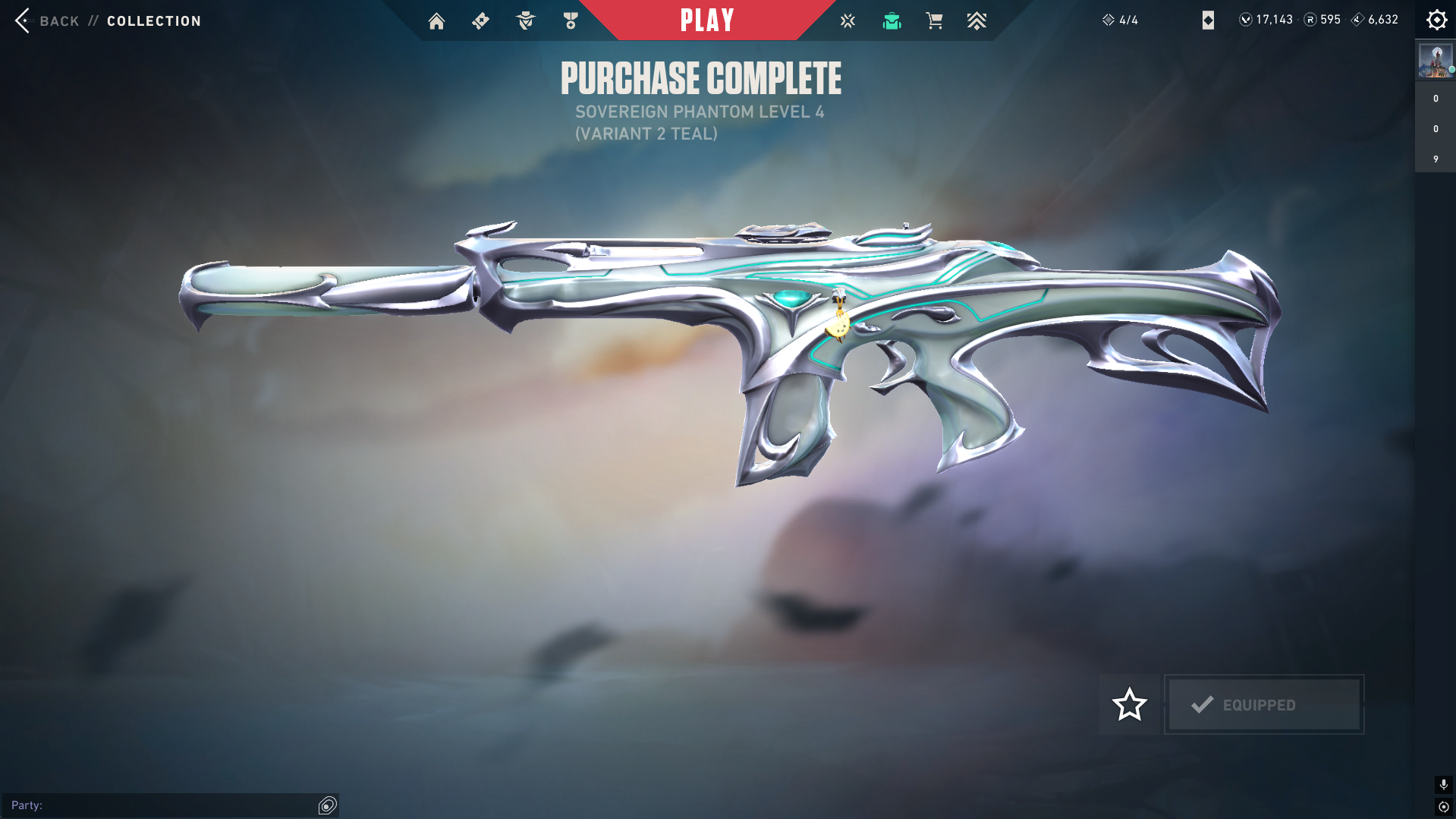Click the Equipped button

1264,704
